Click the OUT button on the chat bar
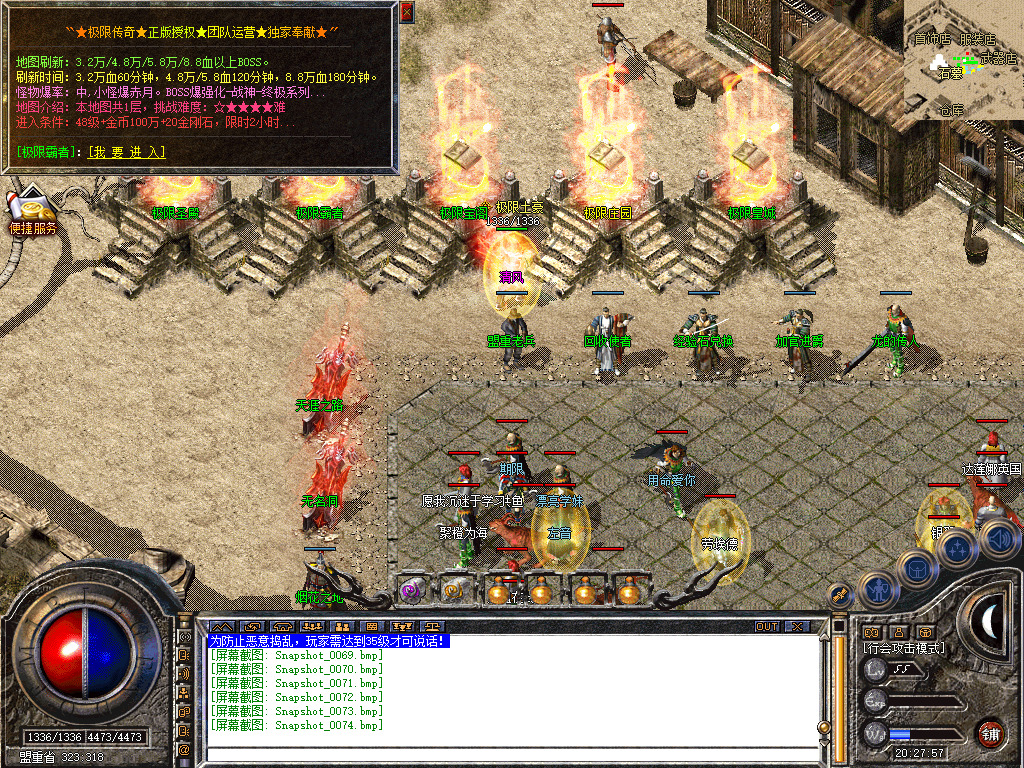Viewport: 1024px width, 768px height. (766, 627)
